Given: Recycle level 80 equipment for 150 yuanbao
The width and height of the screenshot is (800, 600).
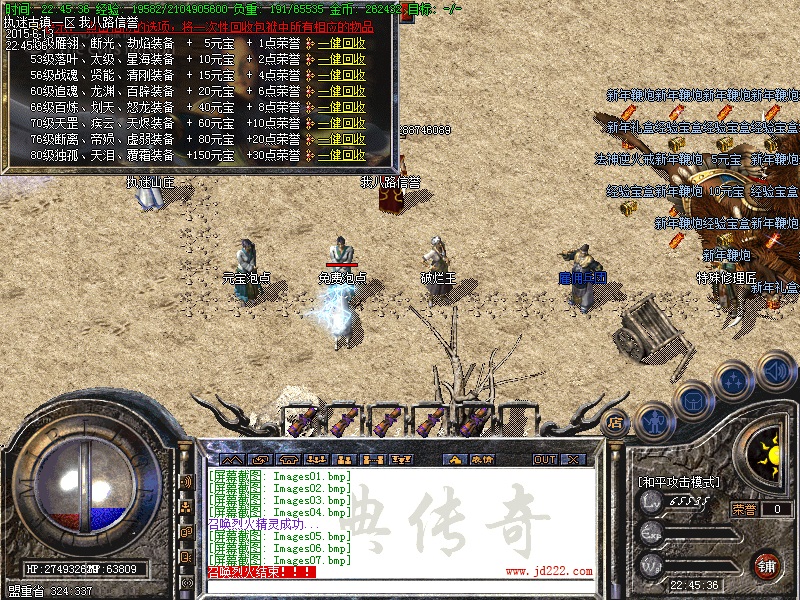Looking at the screenshot, I should click(341, 155).
